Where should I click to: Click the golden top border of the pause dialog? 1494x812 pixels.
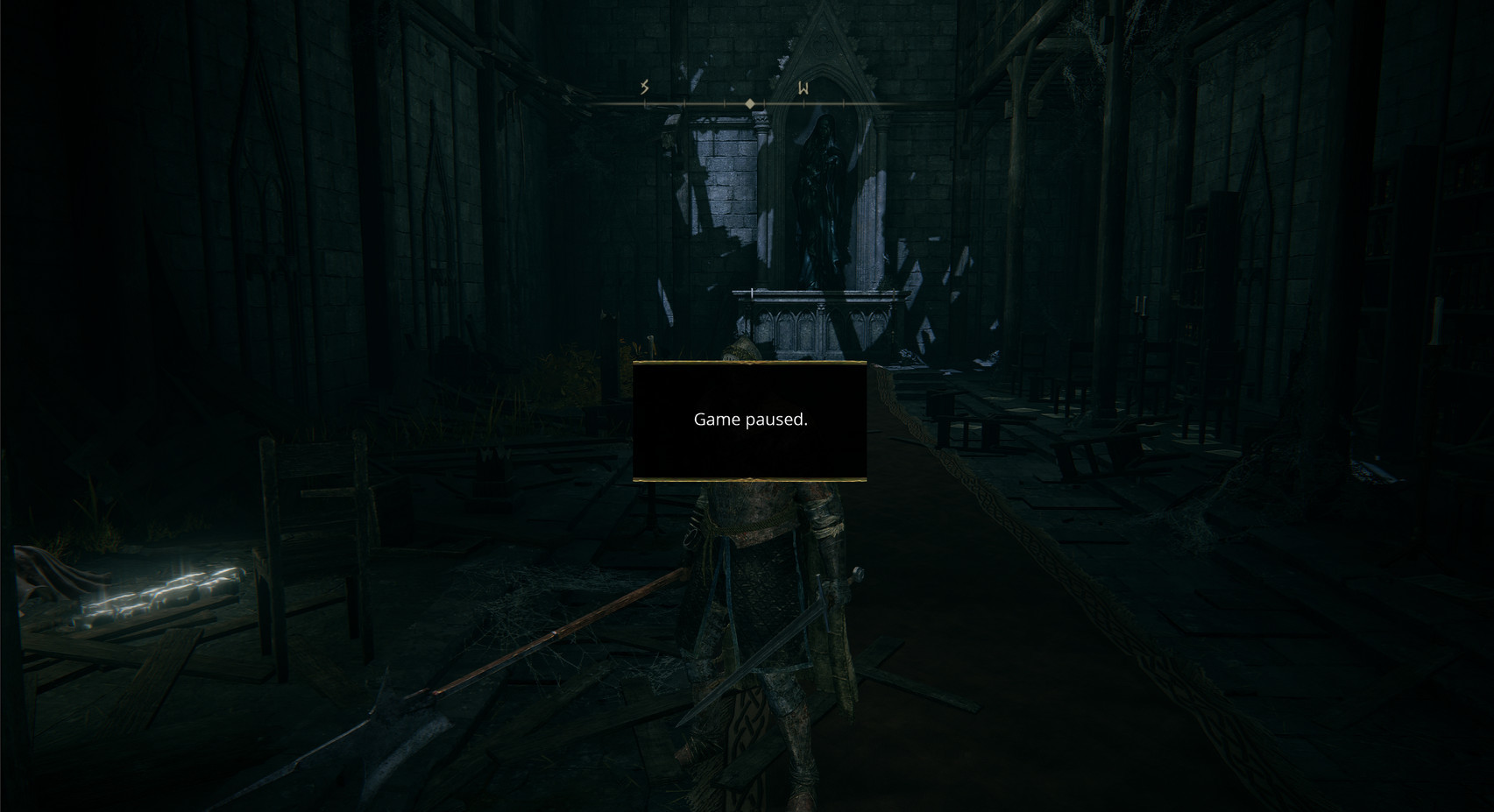(x=749, y=363)
